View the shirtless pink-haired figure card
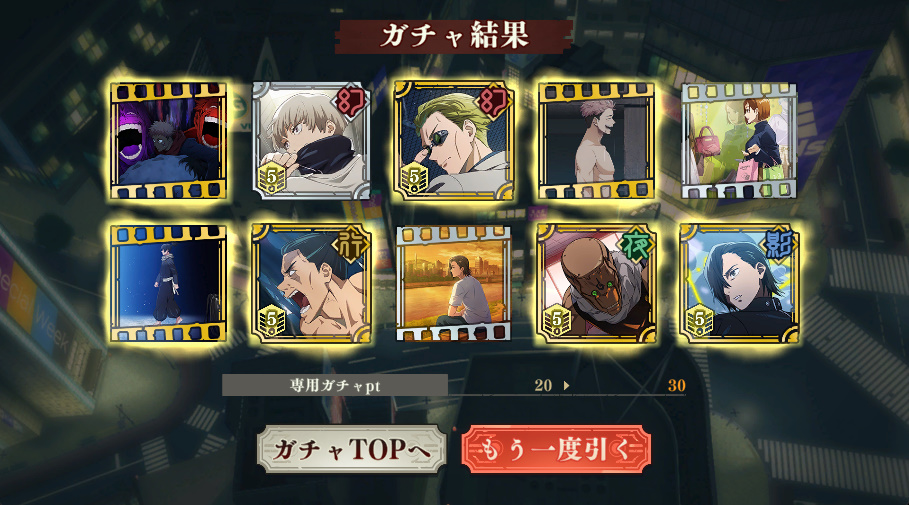This screenshot has height=505, width=909. click(596, 140)
